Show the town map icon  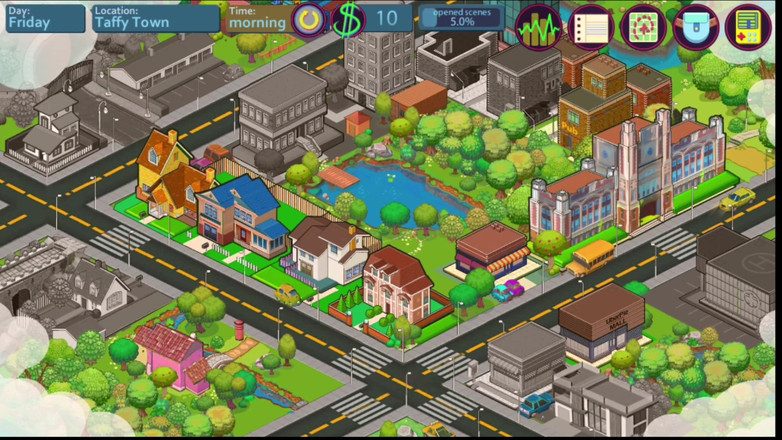tap(643, 27)
